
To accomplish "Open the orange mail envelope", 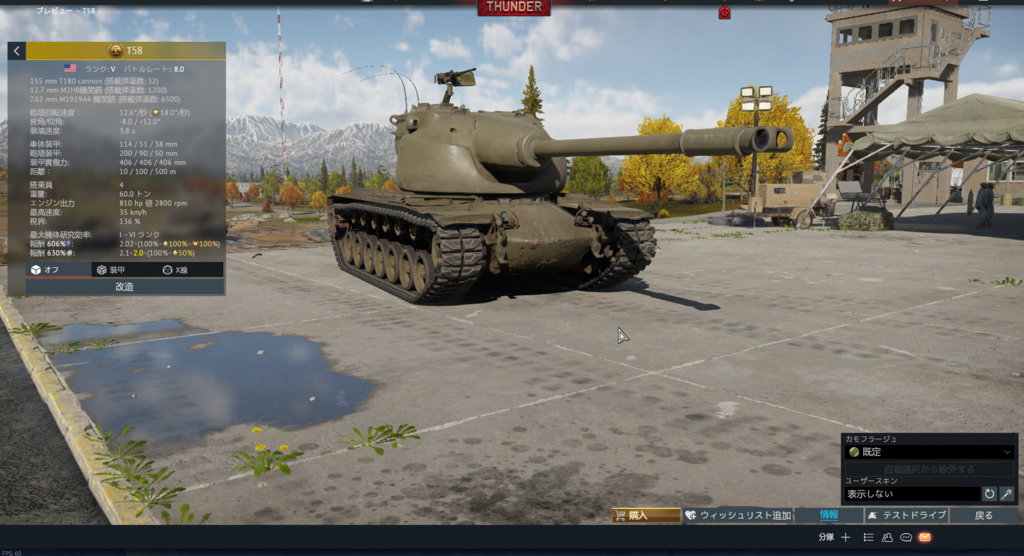I will (925, 538).
